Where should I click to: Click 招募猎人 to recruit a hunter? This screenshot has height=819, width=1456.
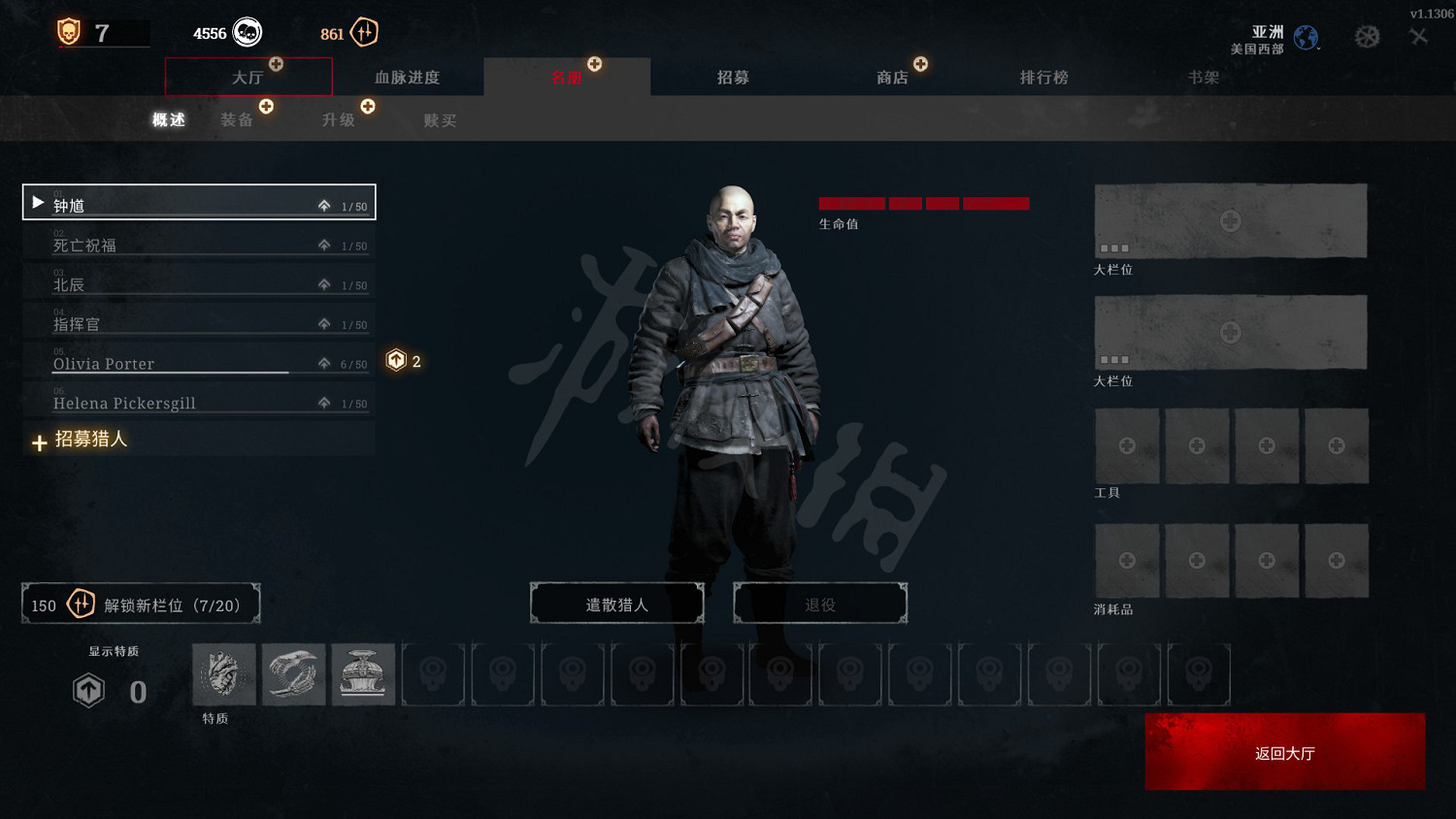(92, 440)
